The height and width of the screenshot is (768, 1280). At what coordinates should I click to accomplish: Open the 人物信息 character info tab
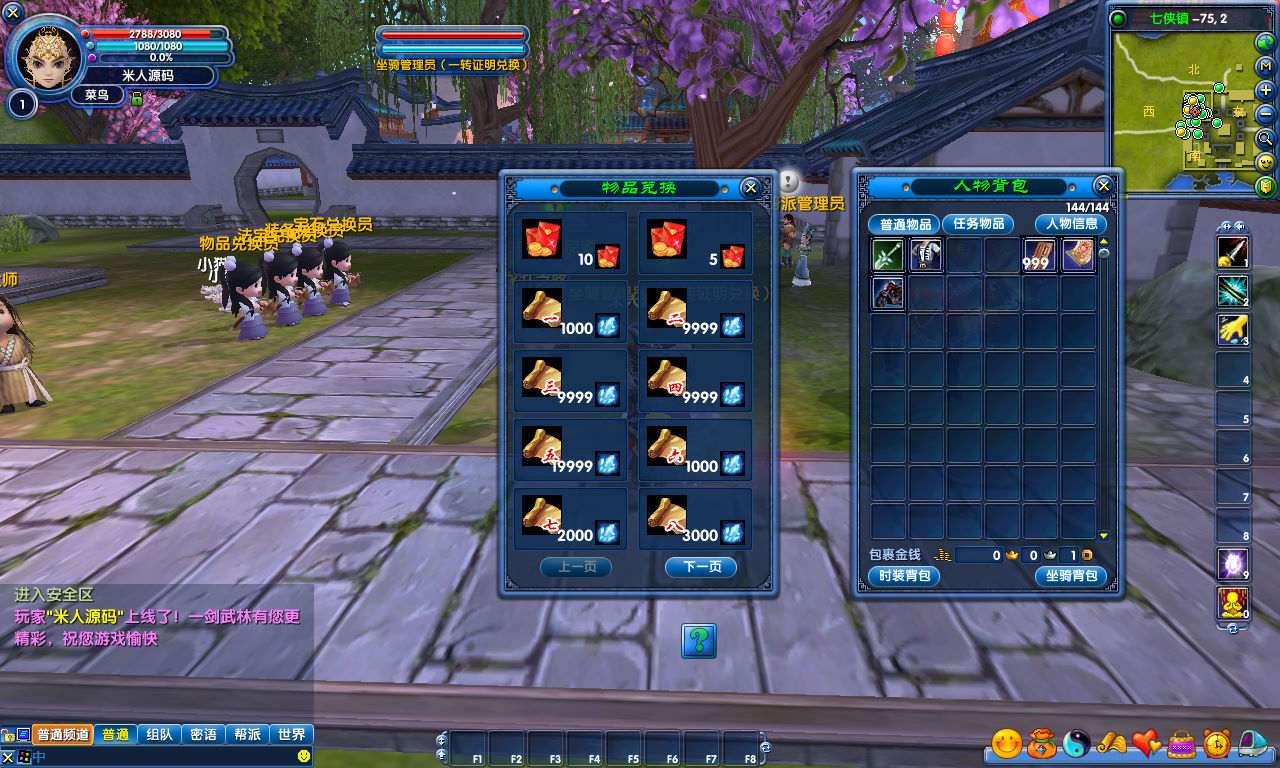pos(1071,224)
